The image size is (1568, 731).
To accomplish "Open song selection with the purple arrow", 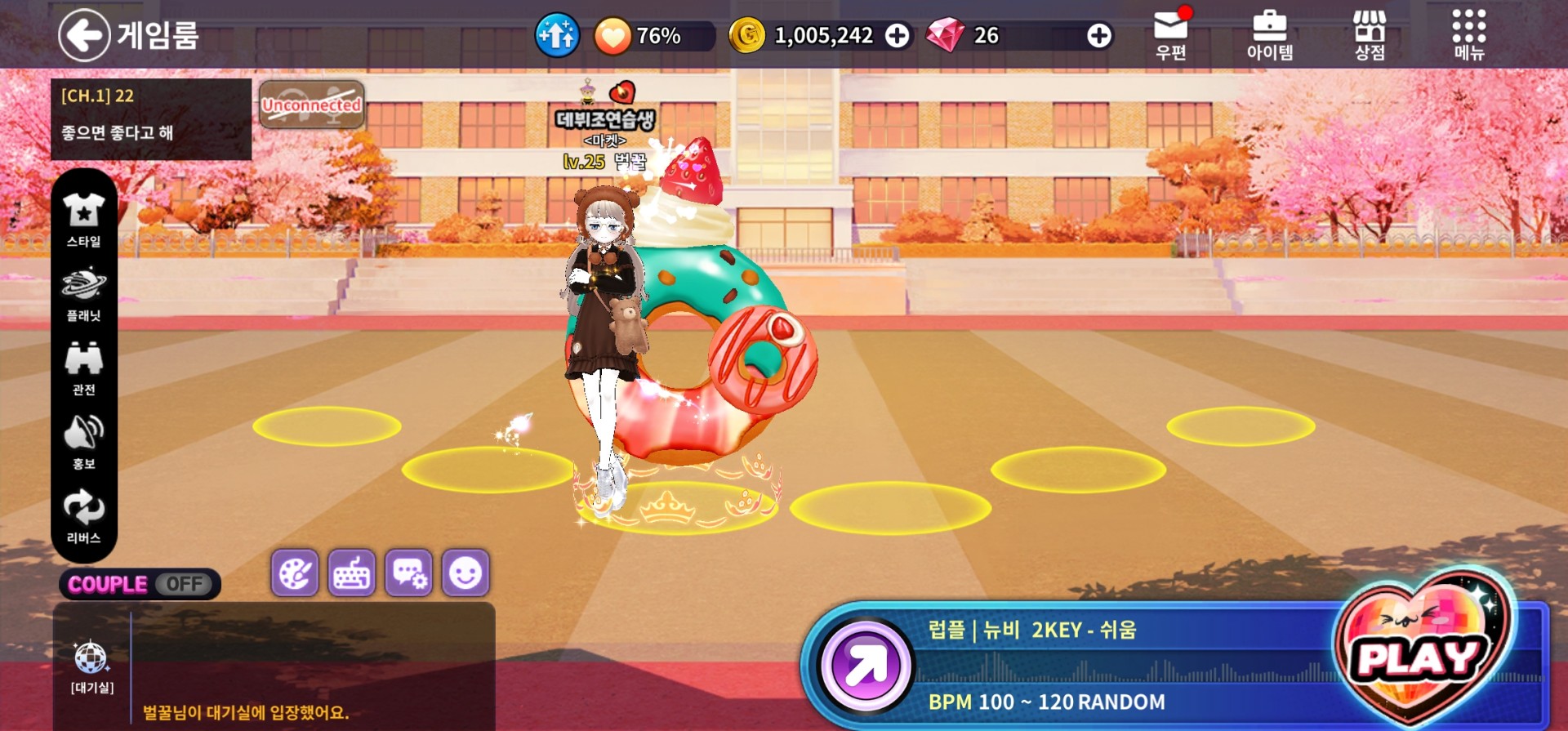I will (866, 666).
